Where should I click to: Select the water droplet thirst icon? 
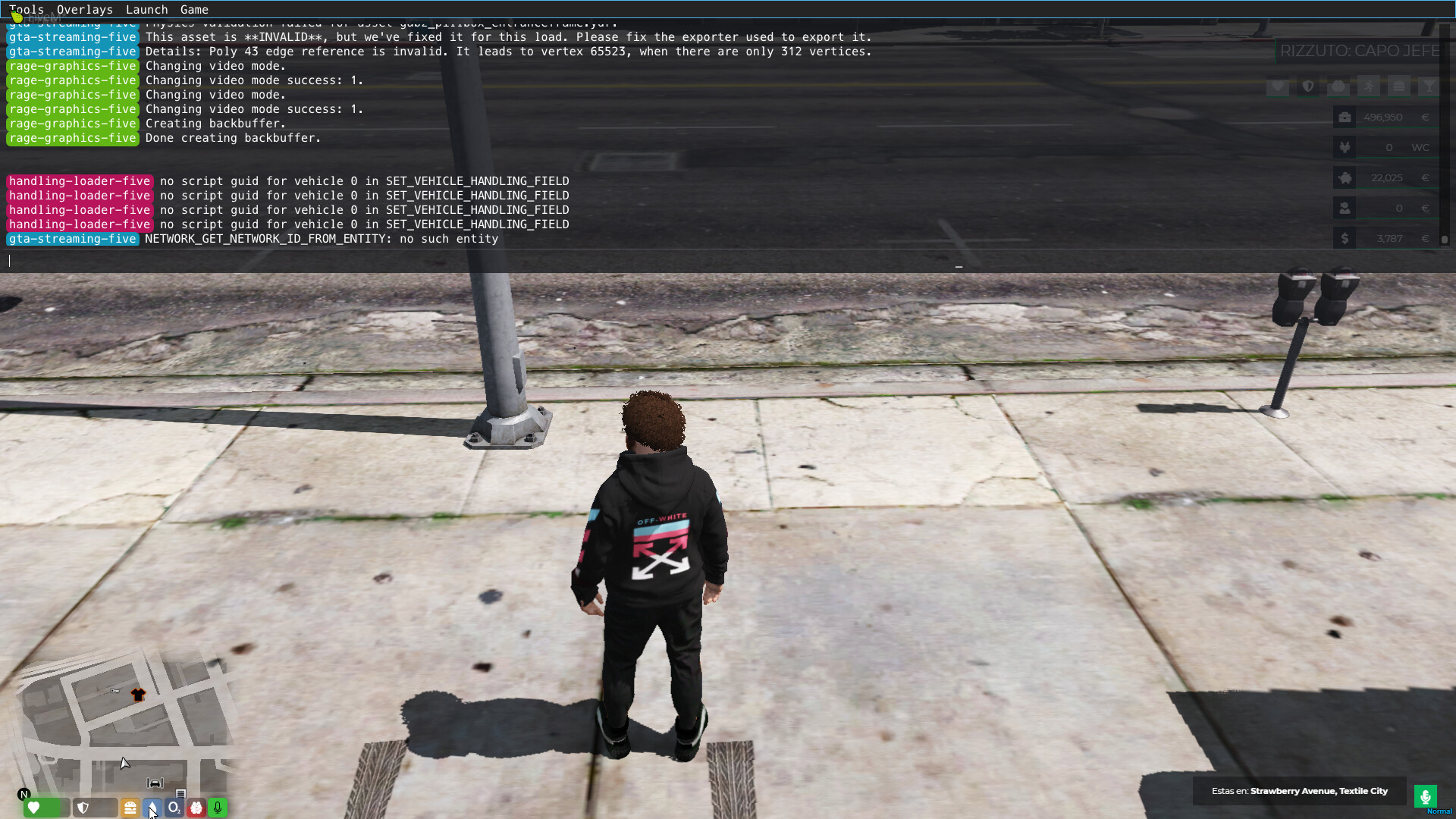[152, 808]
